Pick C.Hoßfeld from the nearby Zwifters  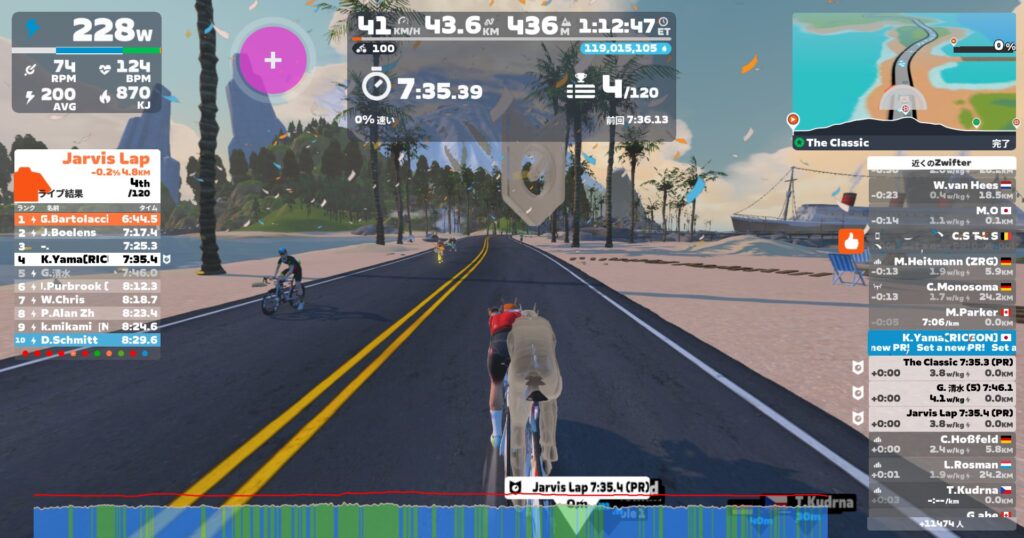pyautogui.click(x=940, y=444)
